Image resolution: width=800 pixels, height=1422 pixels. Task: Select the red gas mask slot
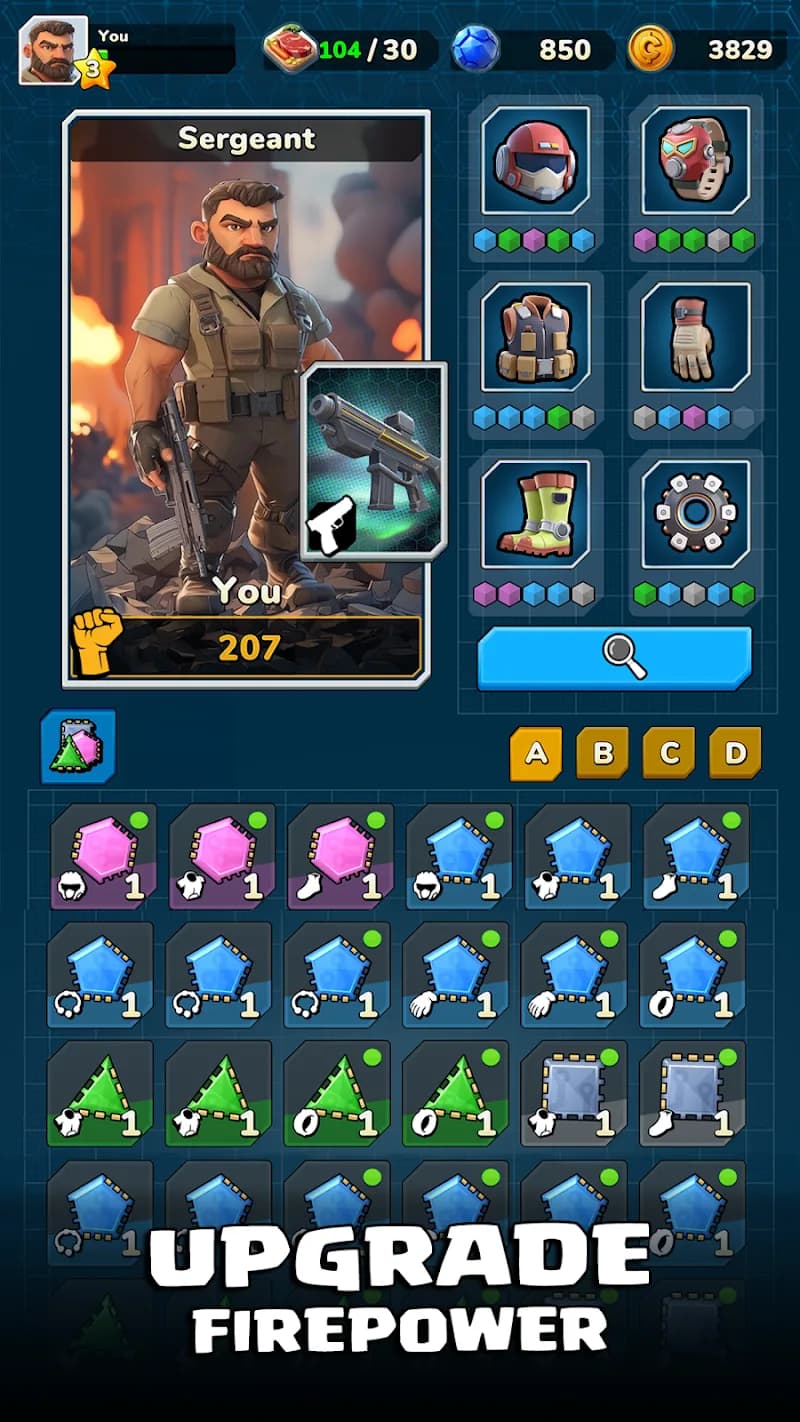coord(695,160)
